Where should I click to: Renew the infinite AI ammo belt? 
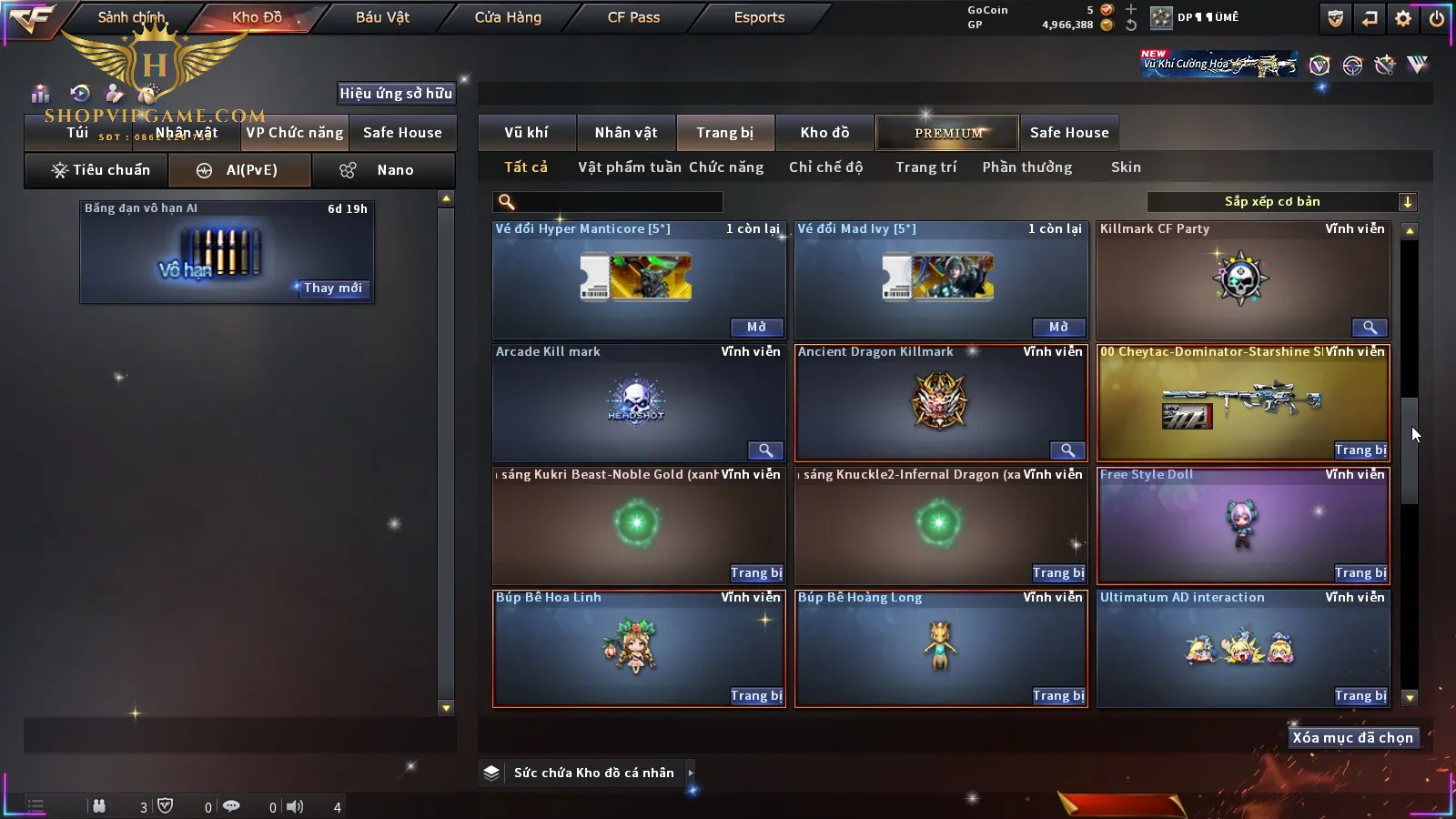[332, 288]
